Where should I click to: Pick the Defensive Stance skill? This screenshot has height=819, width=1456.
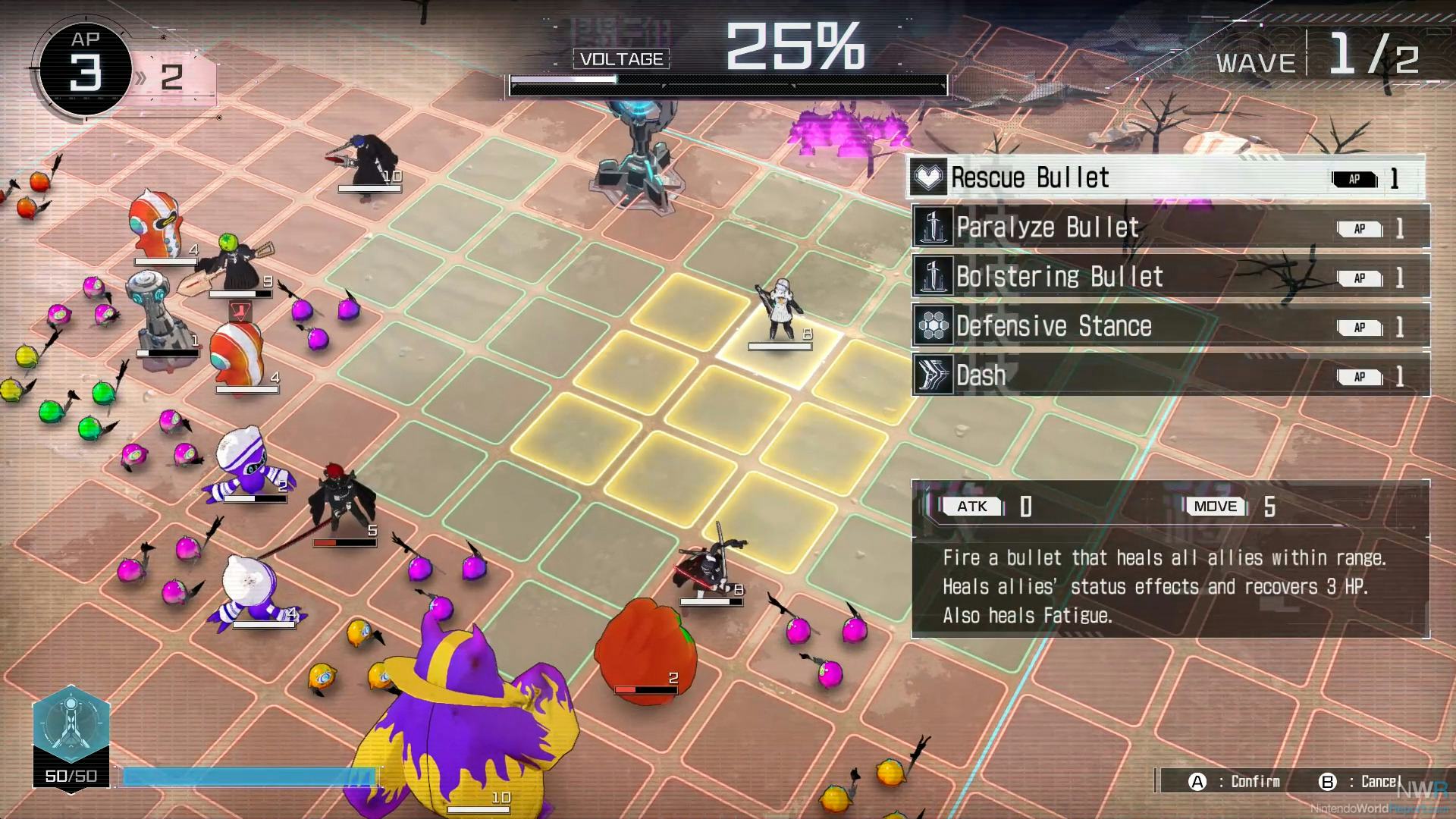(1170, 326)
